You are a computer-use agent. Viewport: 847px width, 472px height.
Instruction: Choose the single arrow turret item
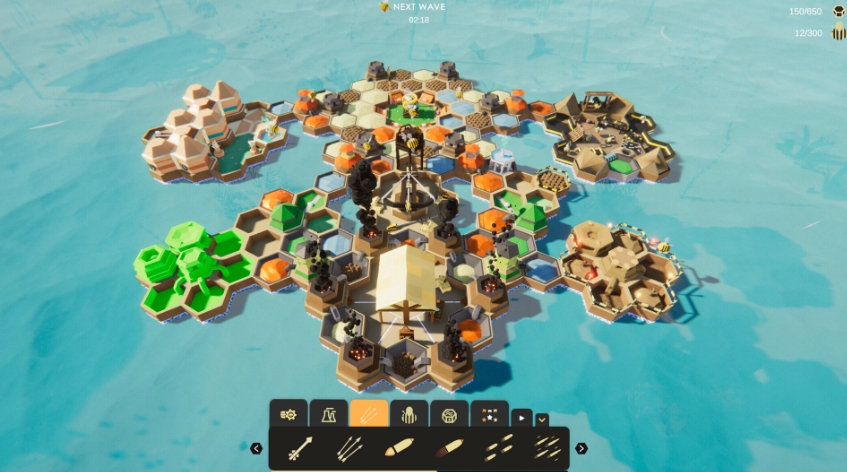(300, 448)
